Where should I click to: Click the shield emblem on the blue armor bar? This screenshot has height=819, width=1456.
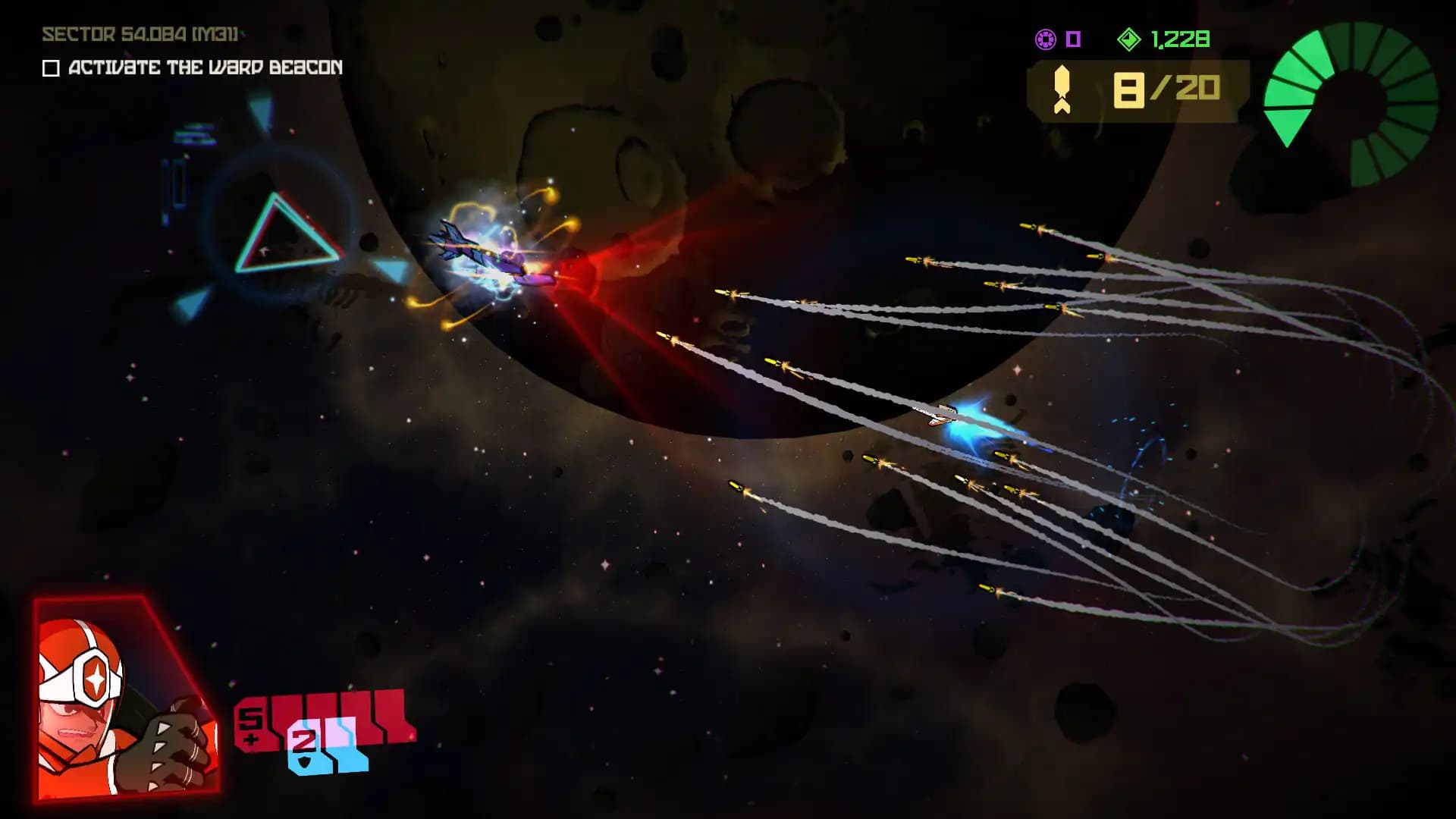[x=303, y=762]
